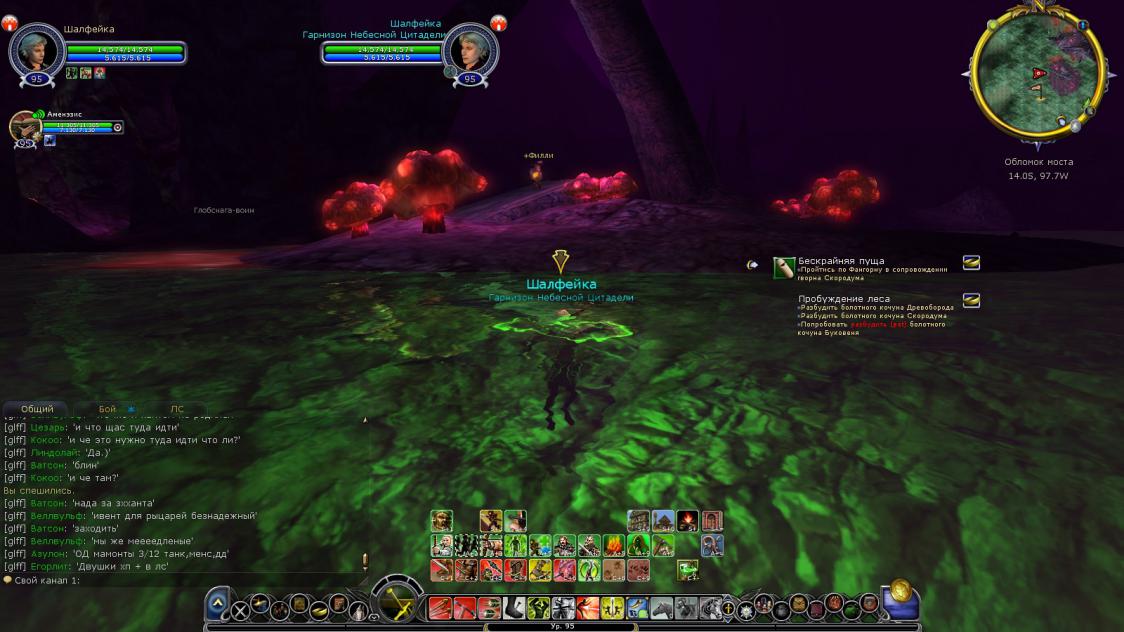The height and width of the screenshot is (632, 1124).
Task: Use the horse mount skill slot
Action: [661, 608]
